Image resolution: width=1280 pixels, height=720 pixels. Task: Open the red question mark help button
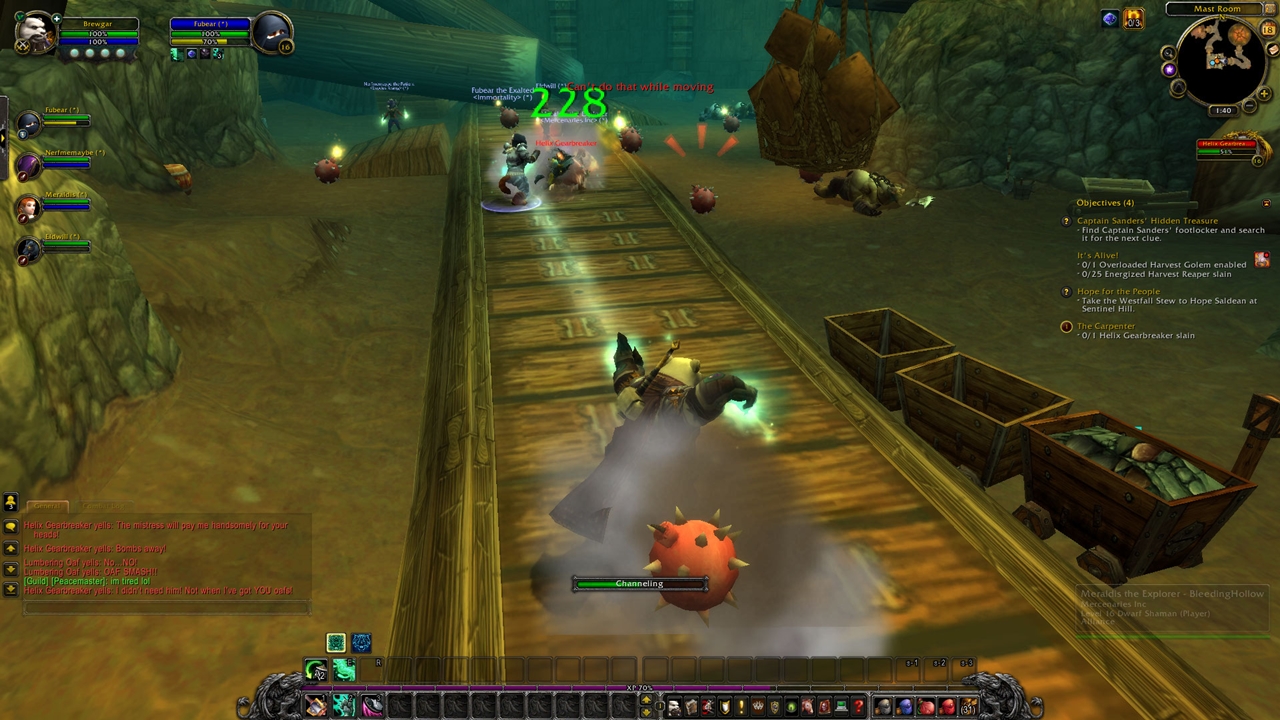[x=858, y=708]
